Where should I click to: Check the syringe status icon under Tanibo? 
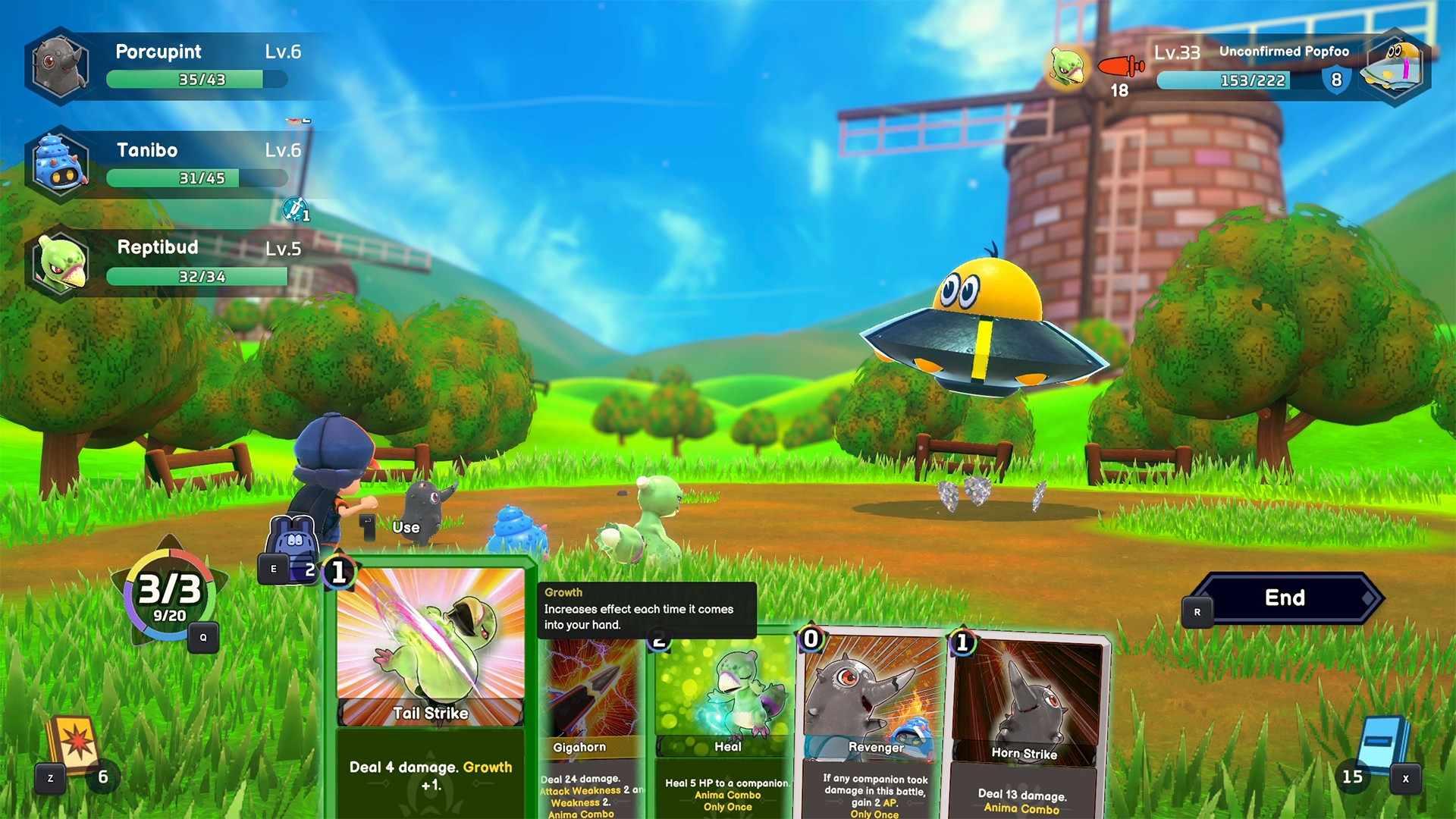click(295, 209)
